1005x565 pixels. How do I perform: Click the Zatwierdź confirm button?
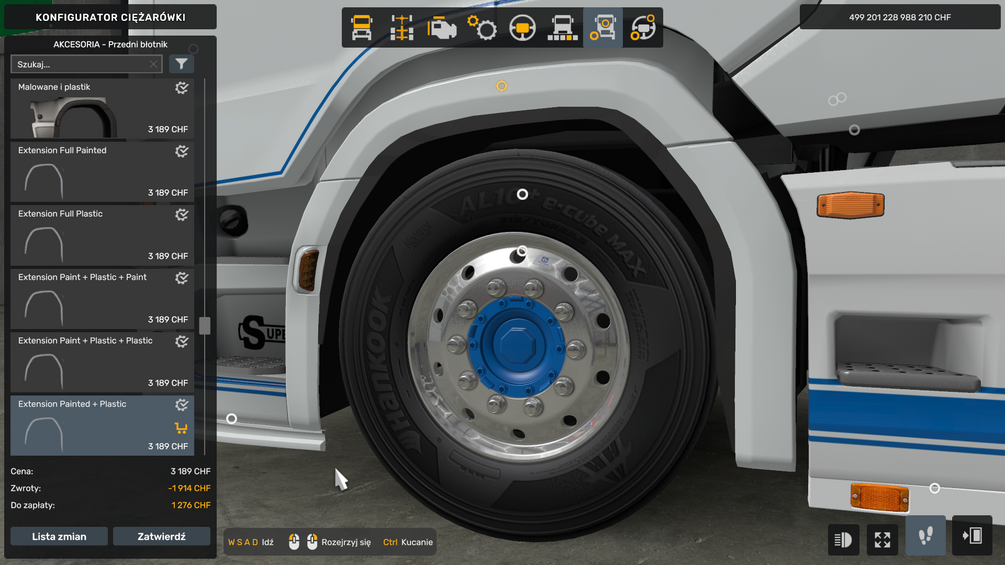(x=161, y=537)
